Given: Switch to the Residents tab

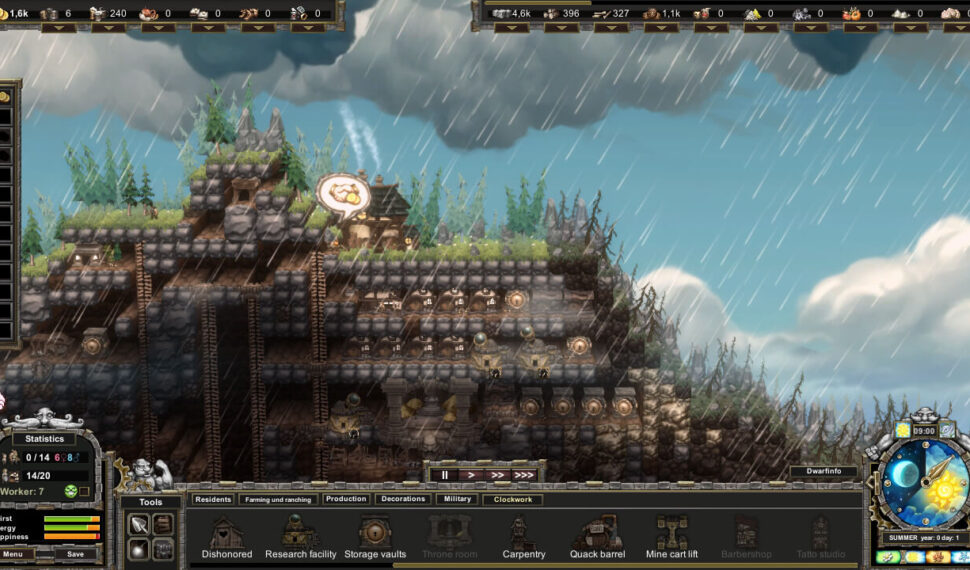Looking at the screenshot, I should coord(213,499).
